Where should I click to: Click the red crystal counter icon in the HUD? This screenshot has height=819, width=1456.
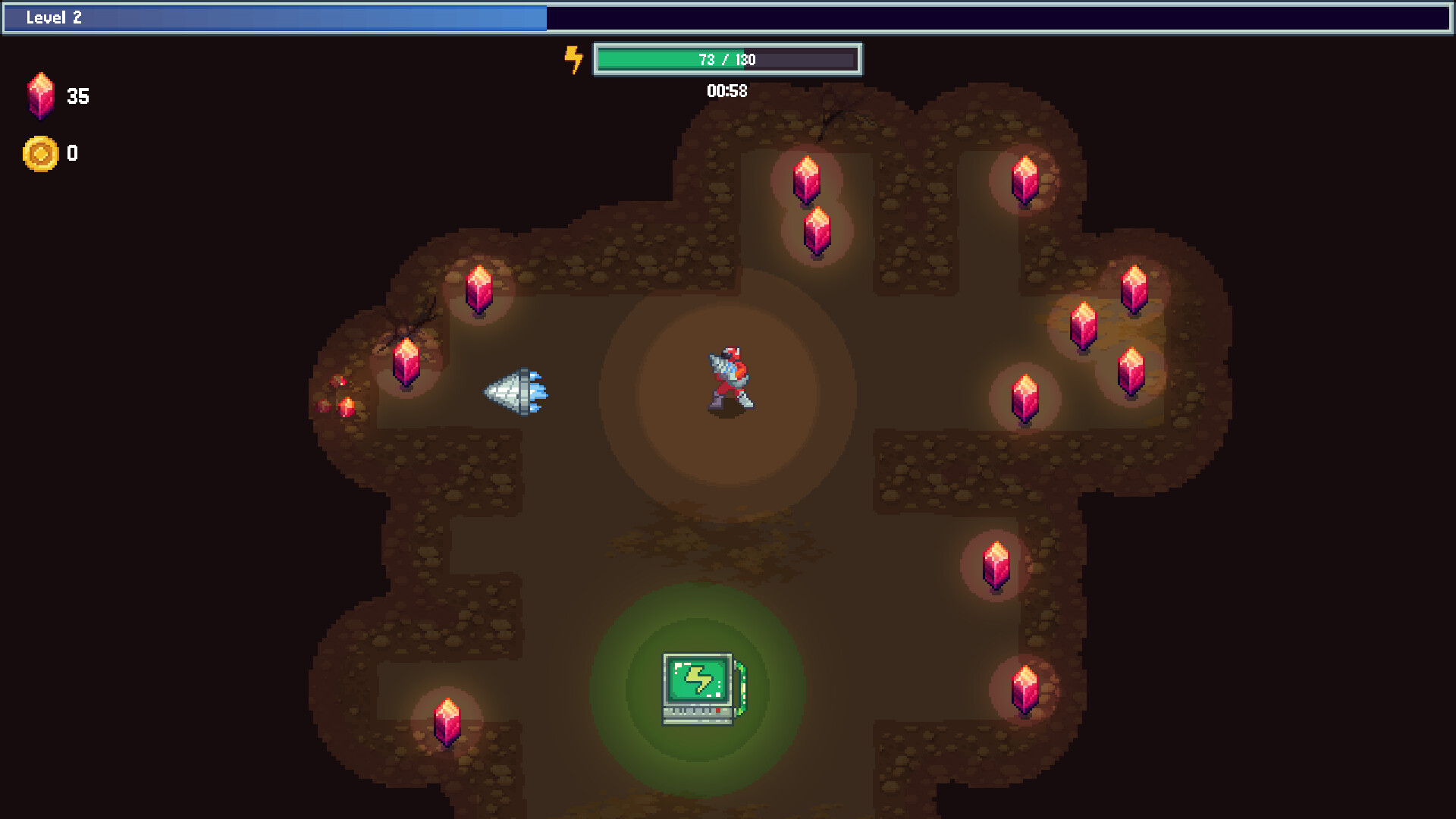point(42,96)
